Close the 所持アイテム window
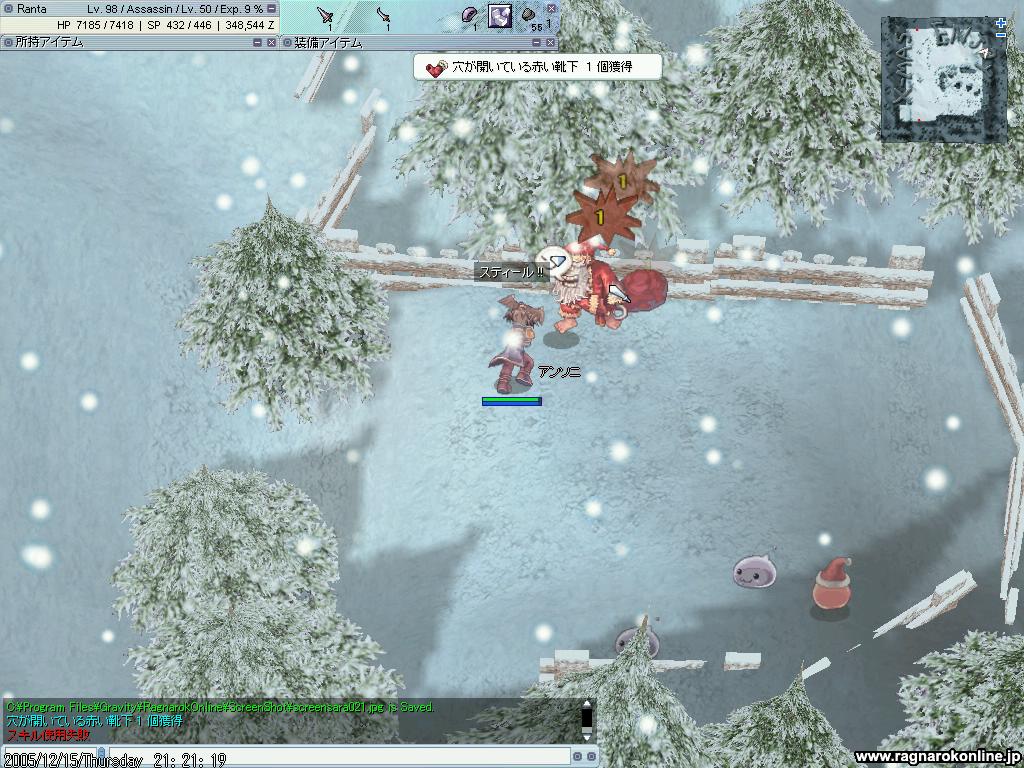 point(271,43)
